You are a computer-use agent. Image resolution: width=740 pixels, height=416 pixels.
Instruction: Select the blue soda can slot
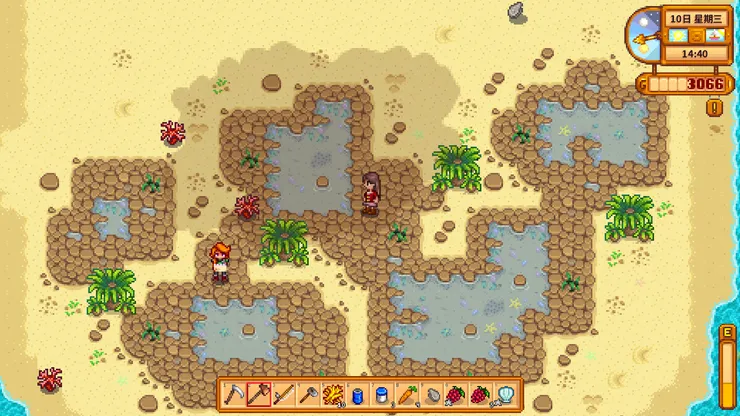(x=357, y=395)
